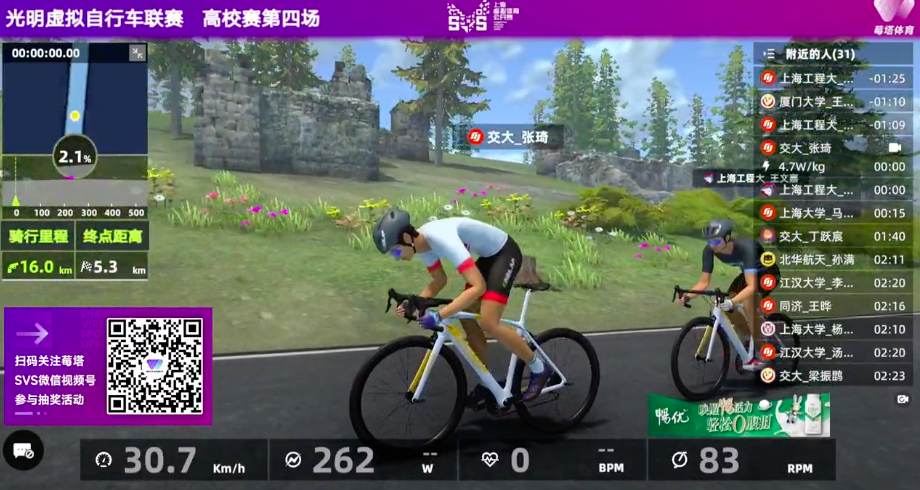Choose rider 交大_梁振鹏 in the list

pyautogui.click(x=817, y=375)
